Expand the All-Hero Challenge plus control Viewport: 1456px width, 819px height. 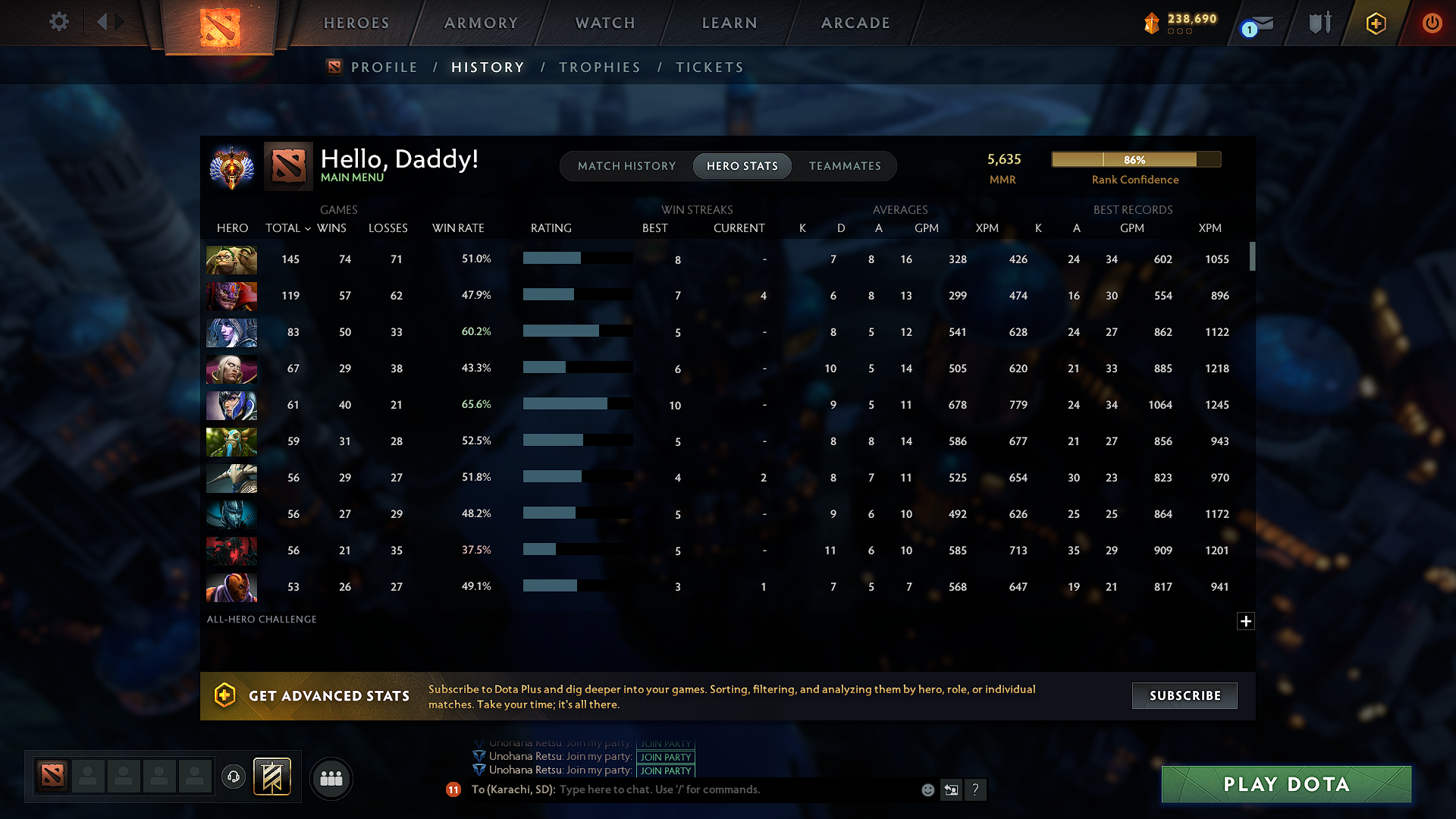pyautogui.click(x=1245, y=621)
